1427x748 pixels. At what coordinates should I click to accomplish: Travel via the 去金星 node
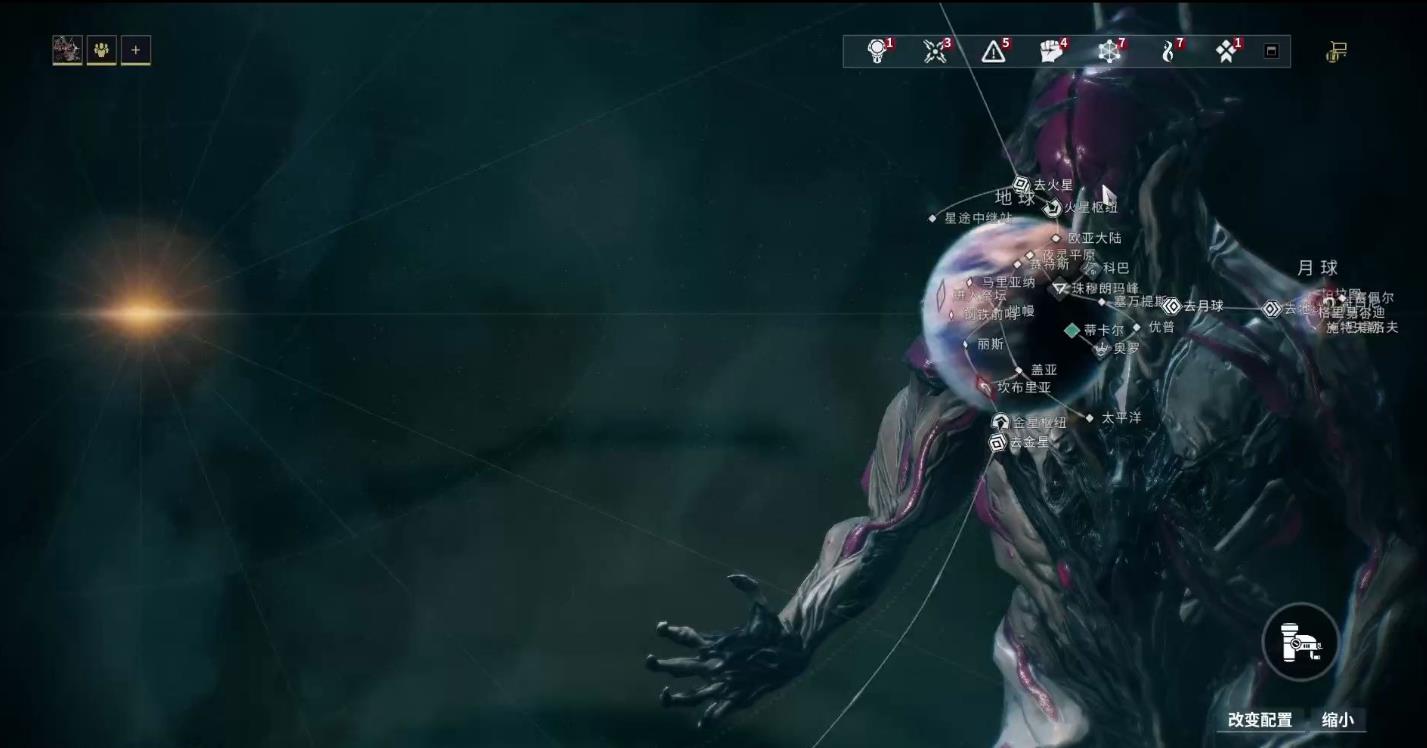(998, 442)
